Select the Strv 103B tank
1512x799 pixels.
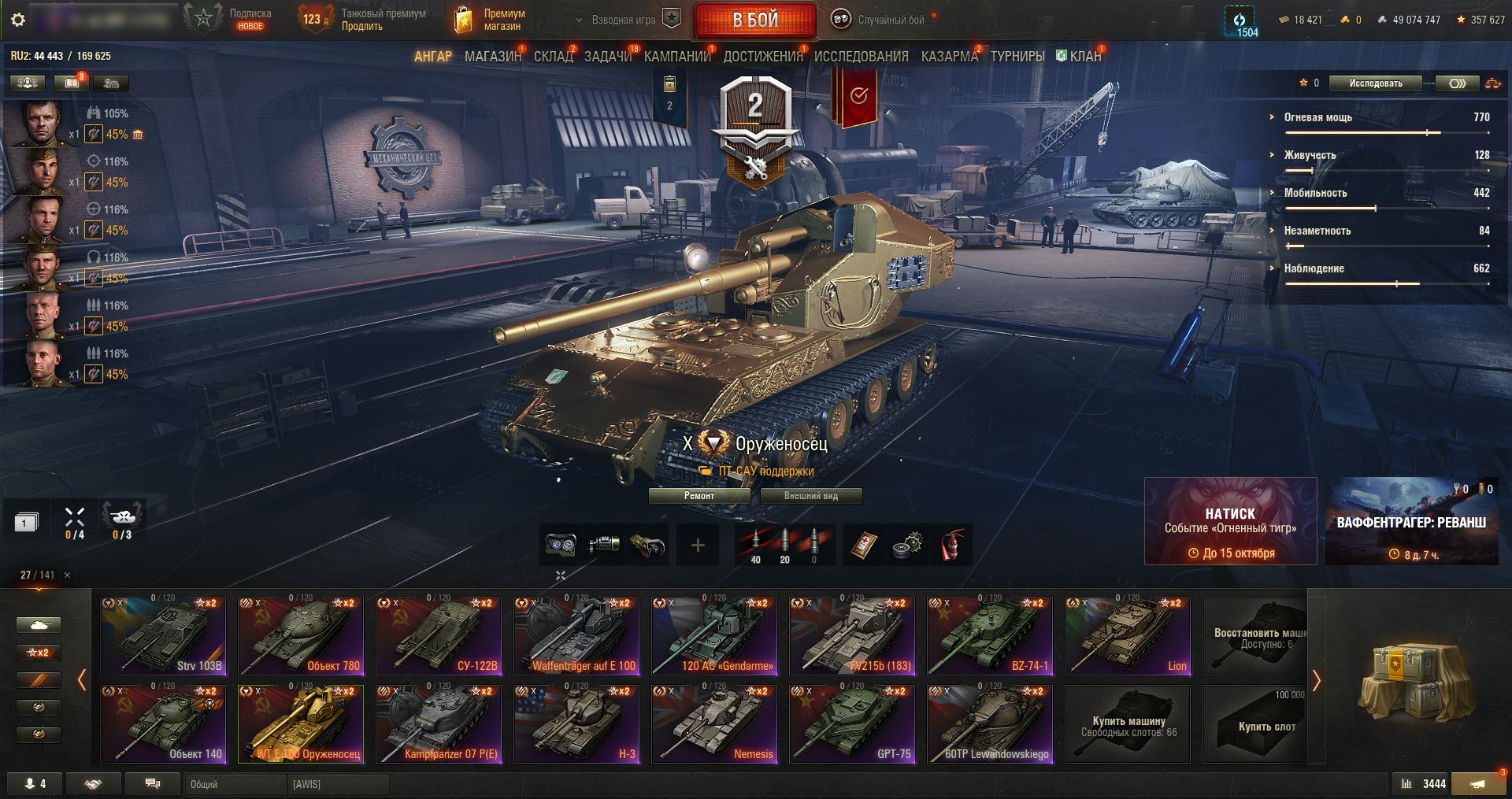(x=163, y=635)
